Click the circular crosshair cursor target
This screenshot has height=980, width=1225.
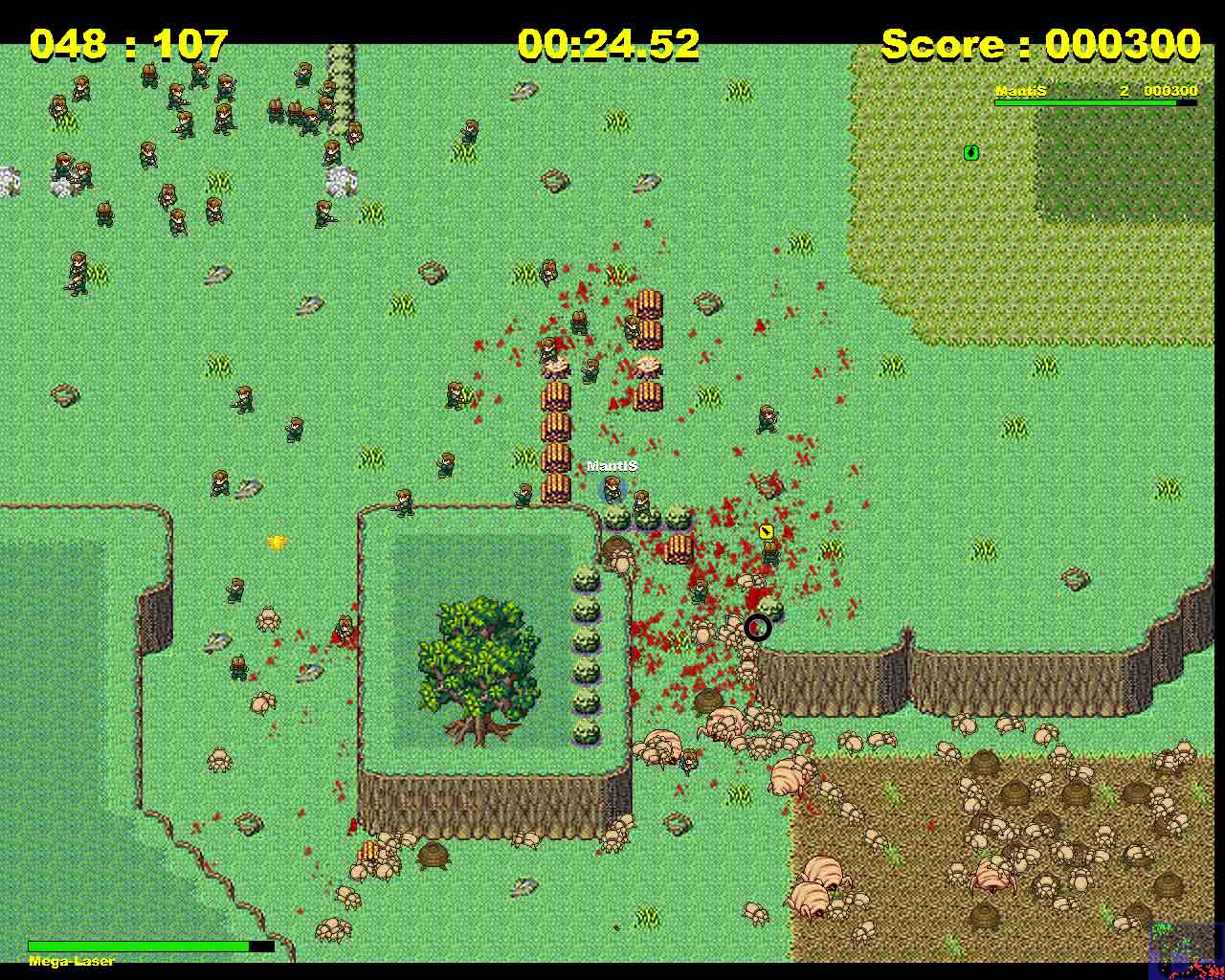pos(758,627)
